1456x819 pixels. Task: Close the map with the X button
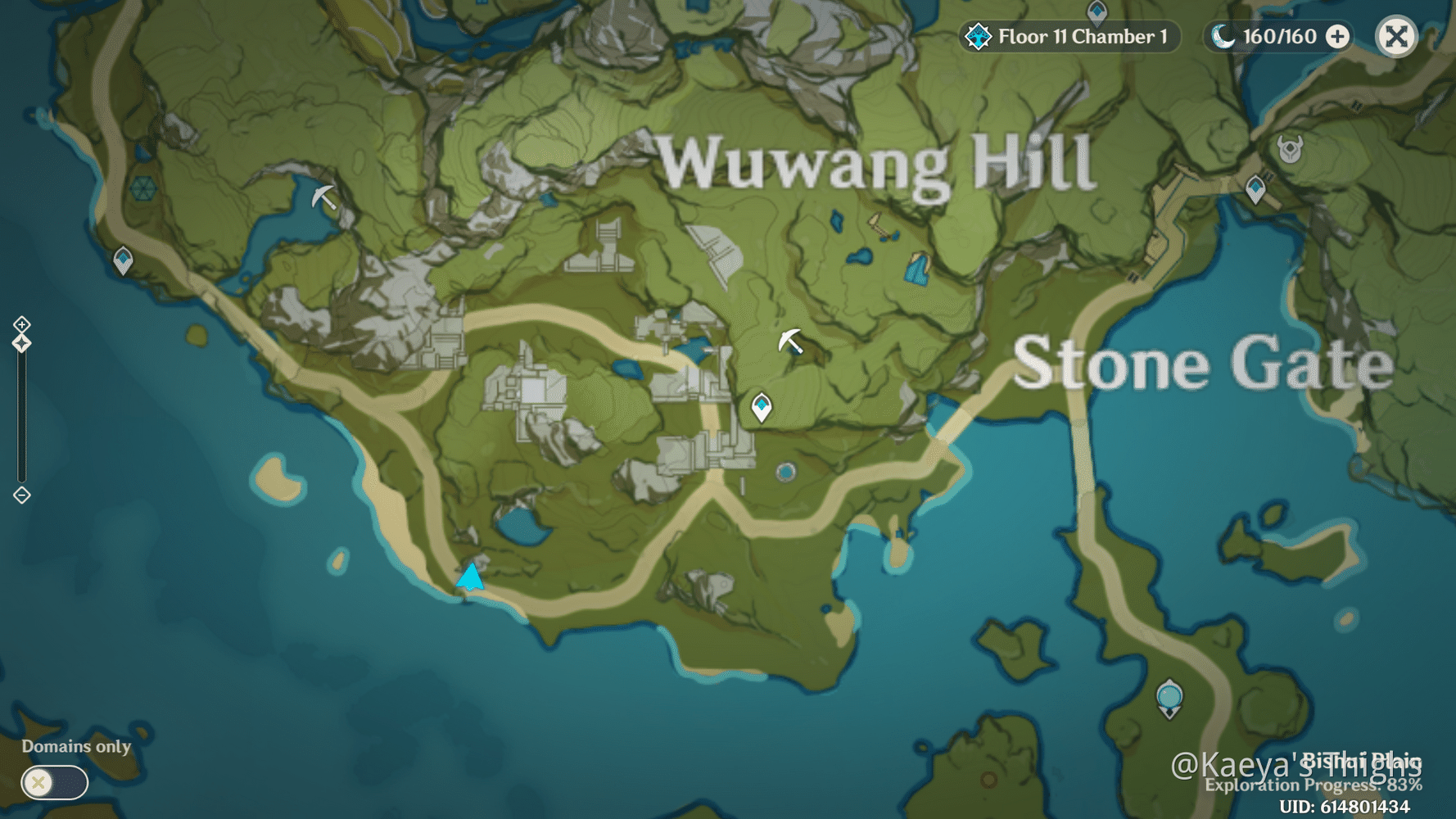pos(1396,36)
